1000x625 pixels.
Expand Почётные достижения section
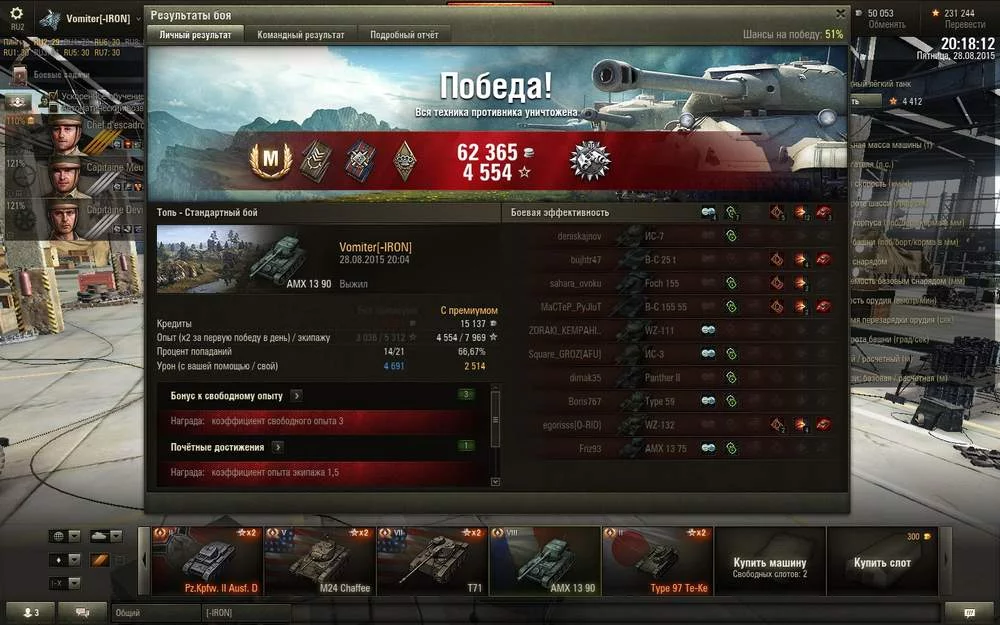click(x=277, y=447)
